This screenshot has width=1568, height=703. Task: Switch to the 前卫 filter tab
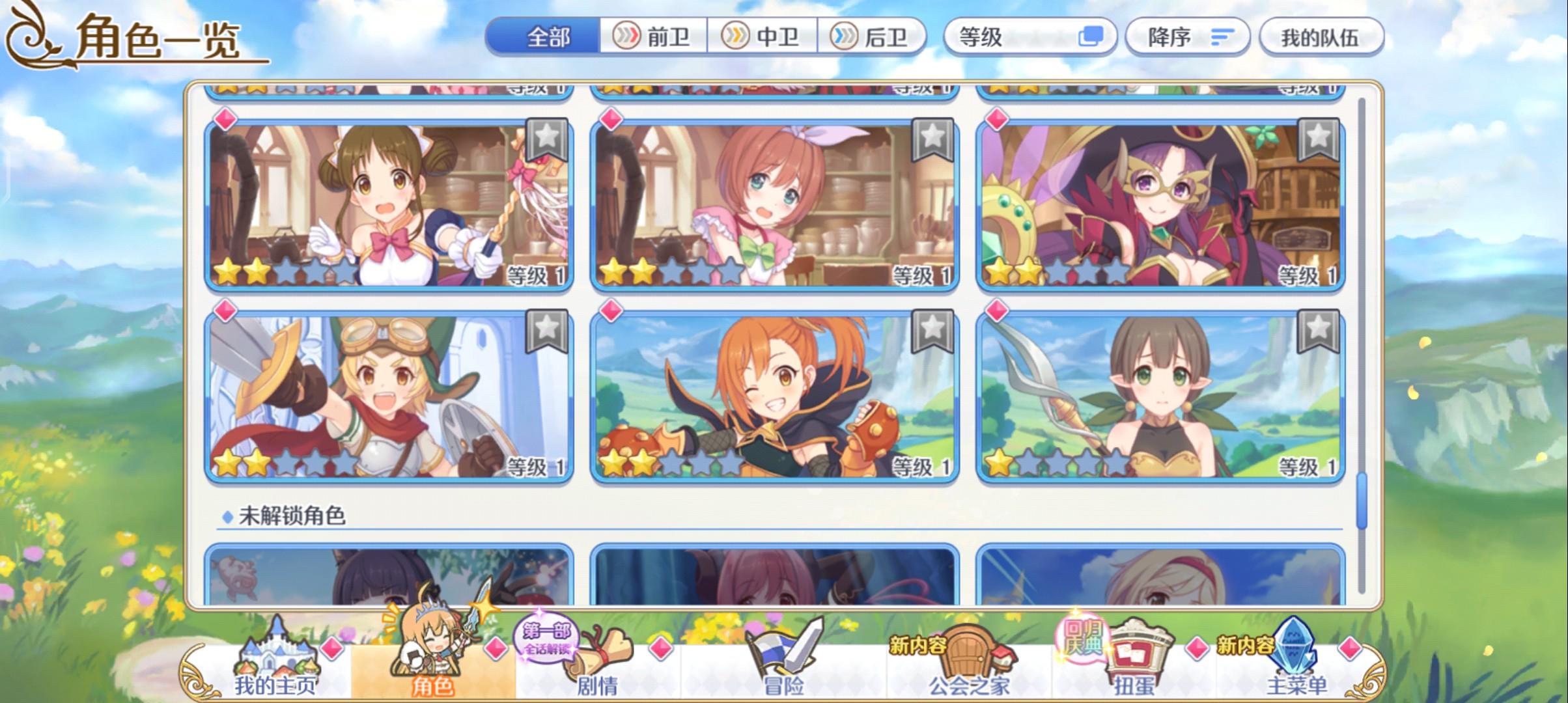coord(654,37)
